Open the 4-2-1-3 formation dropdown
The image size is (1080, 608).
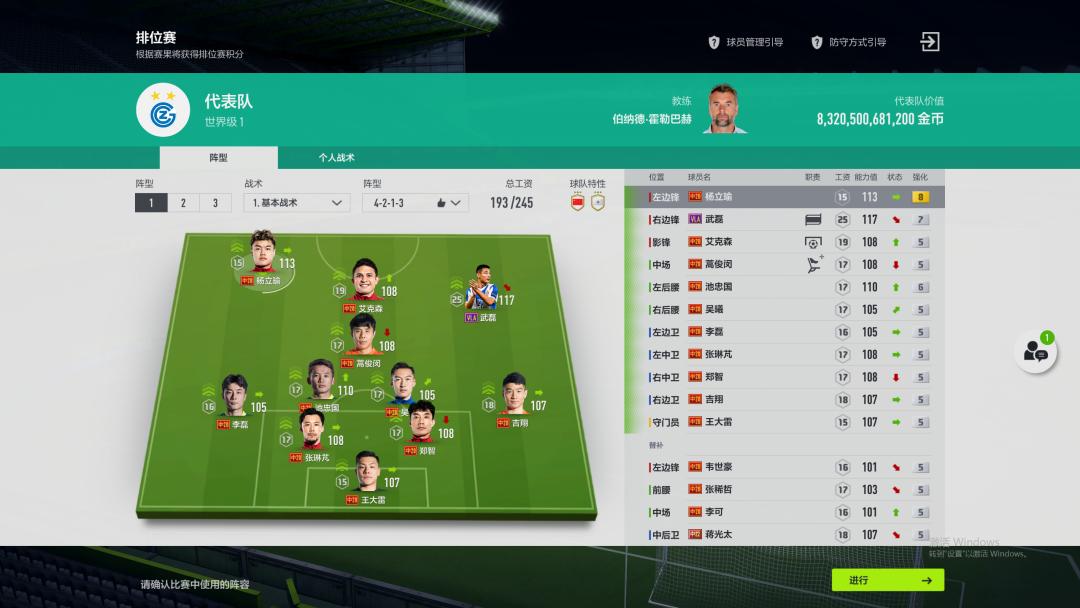[x=415, y=203]
